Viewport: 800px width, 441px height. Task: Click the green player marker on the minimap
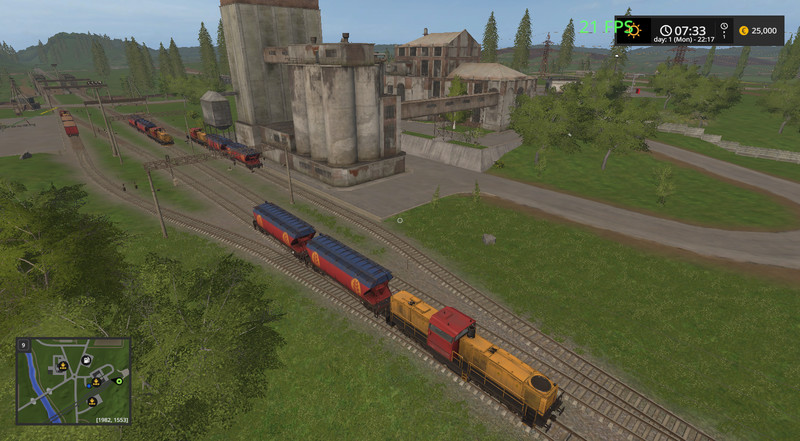click(x=118, y=381)
